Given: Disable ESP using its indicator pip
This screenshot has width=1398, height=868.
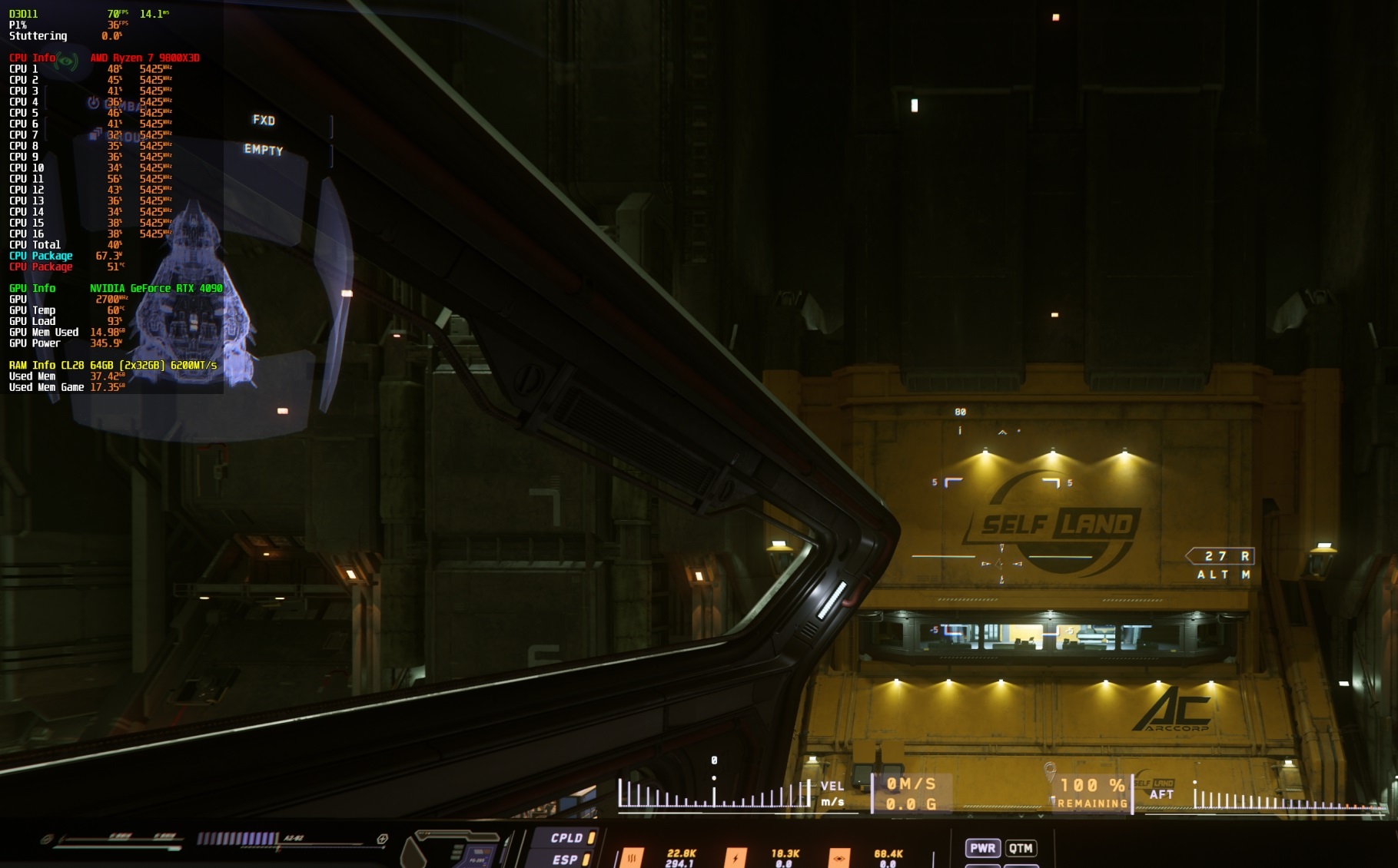Looking at the screenshot, I should (x=585, y=860).
